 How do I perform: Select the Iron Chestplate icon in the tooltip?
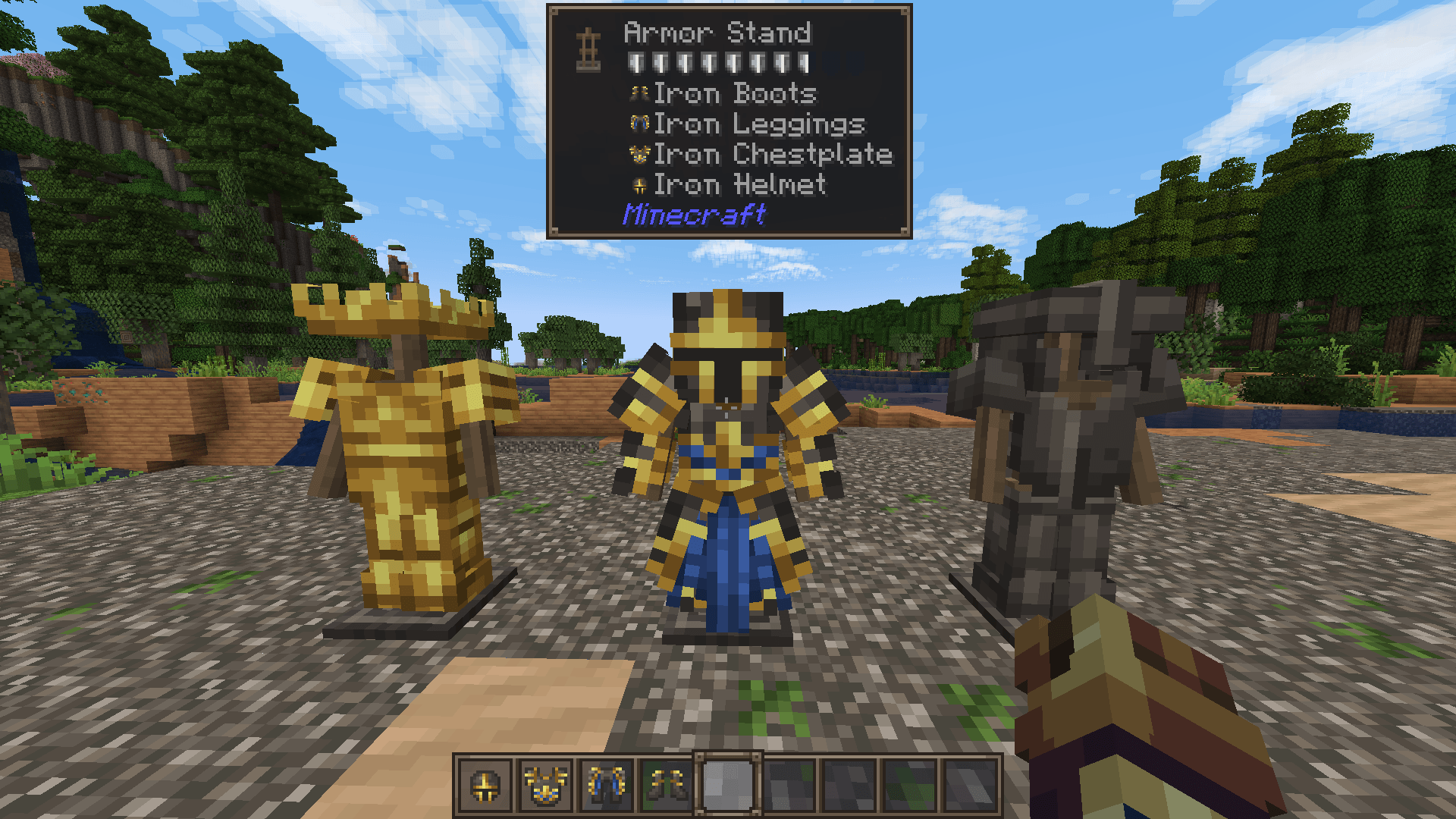click(x=639, y=153)
